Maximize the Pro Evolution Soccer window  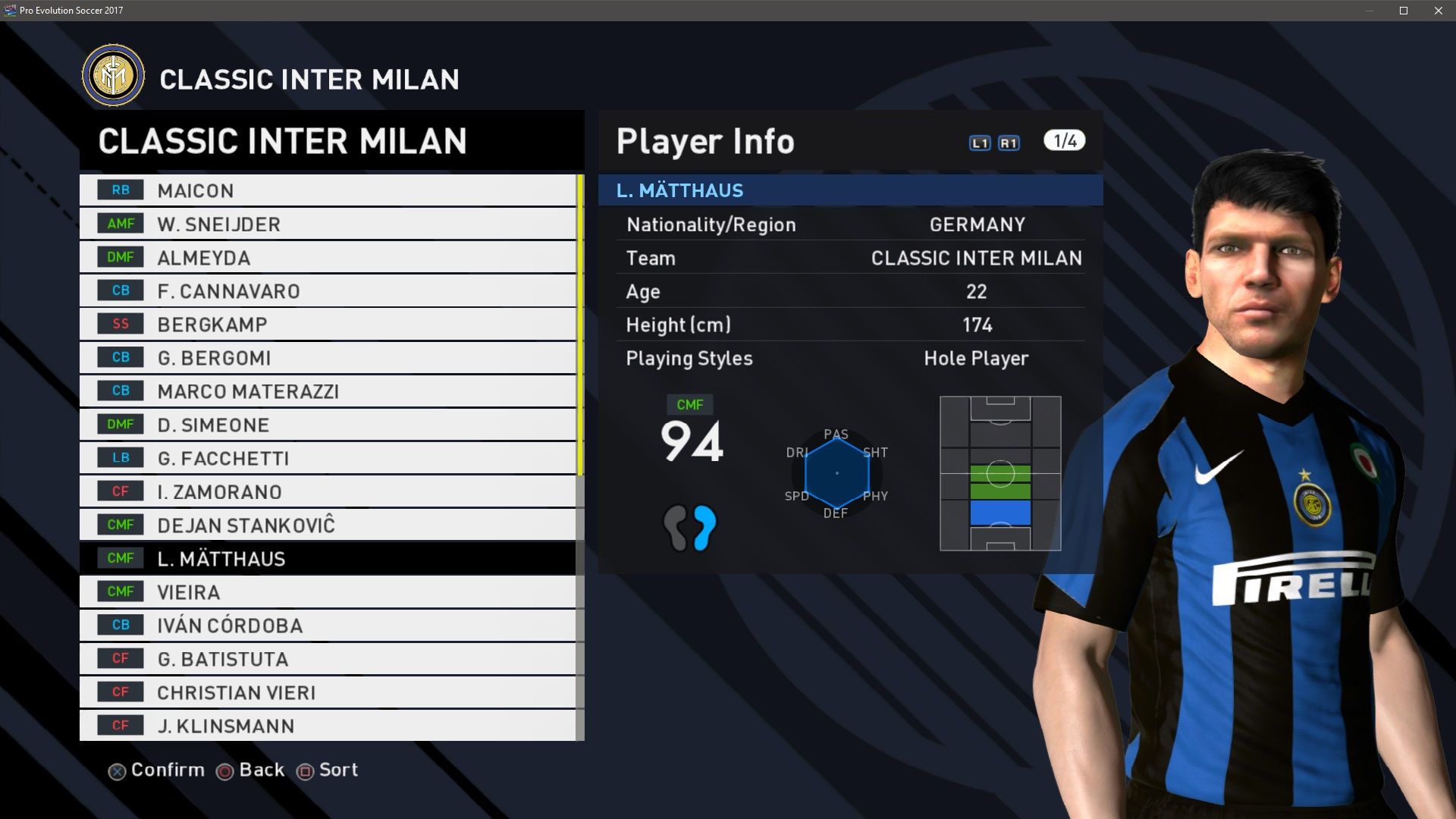pos(1404,11)
